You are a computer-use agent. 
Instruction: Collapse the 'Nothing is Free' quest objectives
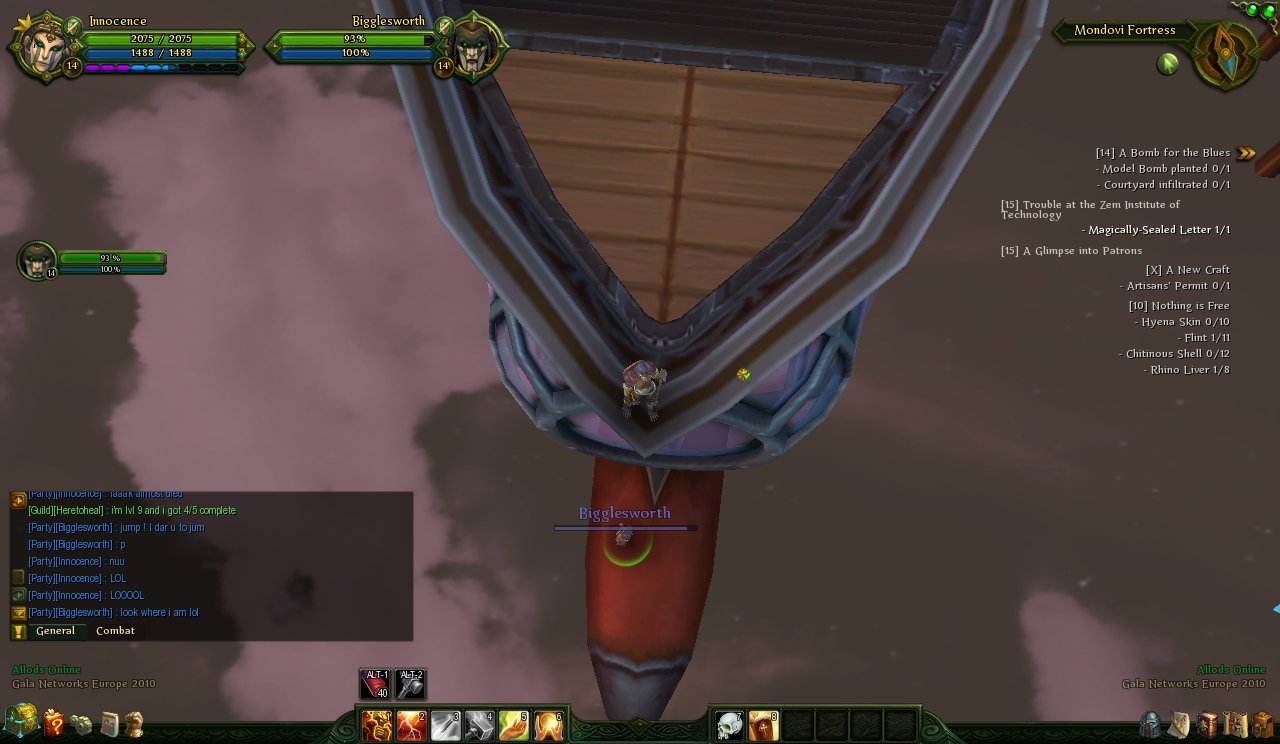pos(1178,305)
